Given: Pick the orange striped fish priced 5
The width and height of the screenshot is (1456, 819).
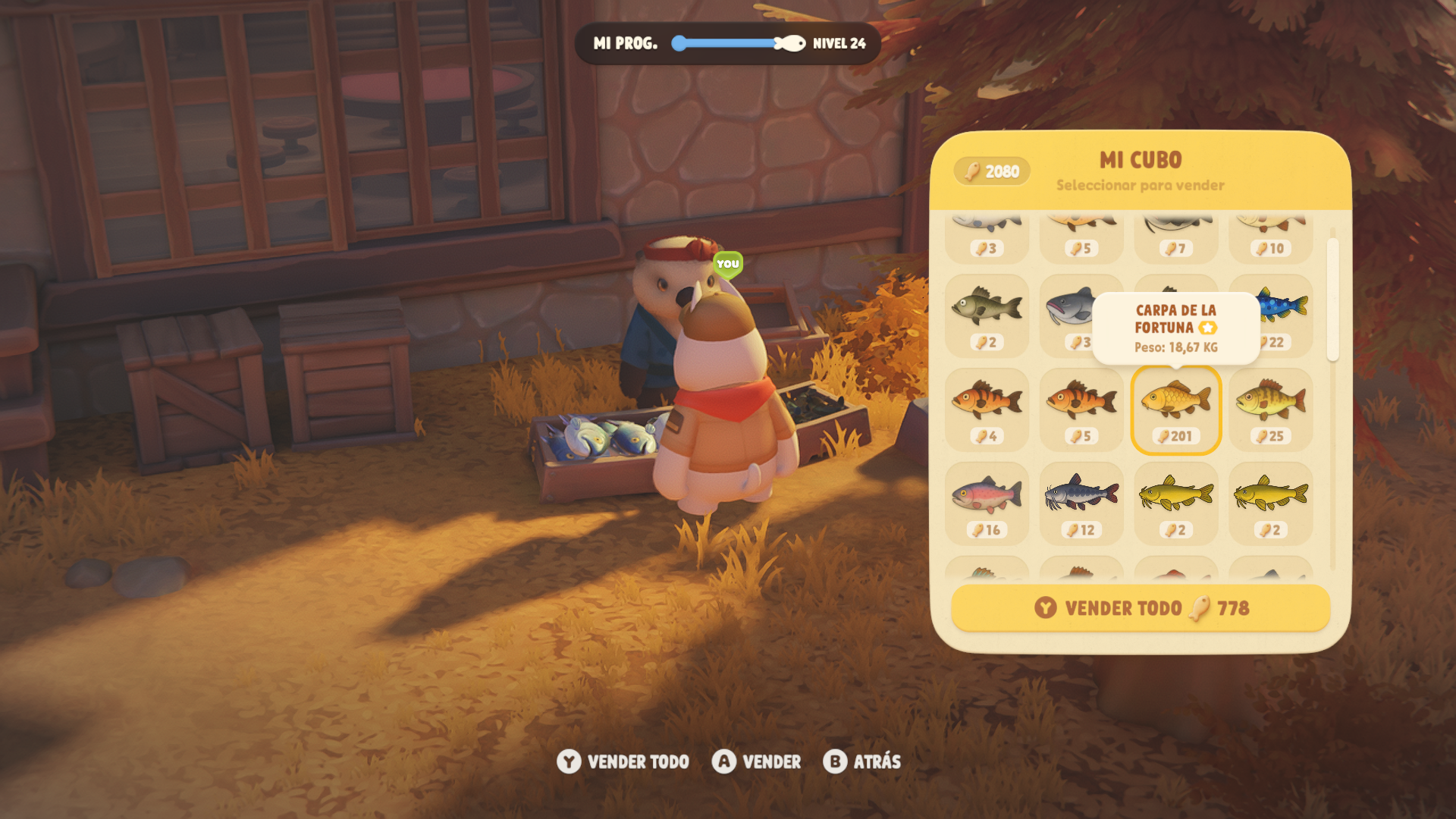Looking at the screenshot, I should coord(1081,409).
